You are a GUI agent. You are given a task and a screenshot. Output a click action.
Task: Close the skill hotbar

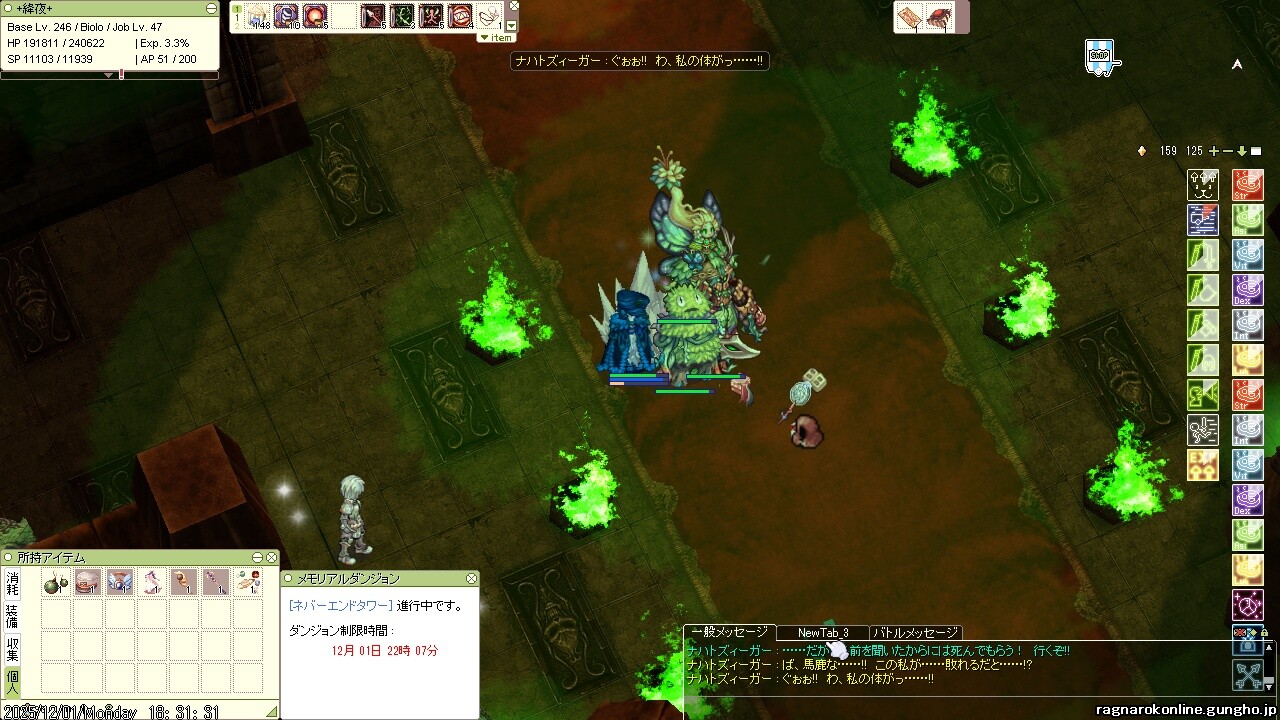[514, 5]
